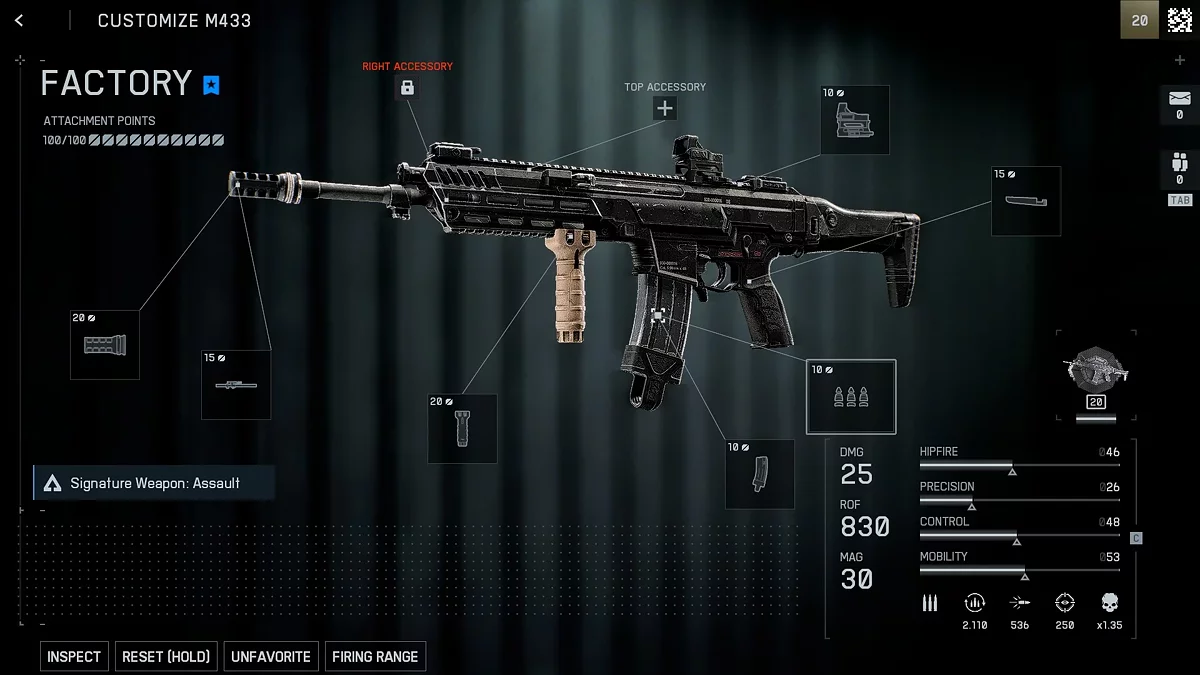
Task: Select the Signature Weapon: Assault banner
Action: pyautogui.click(x=154, y=483)
